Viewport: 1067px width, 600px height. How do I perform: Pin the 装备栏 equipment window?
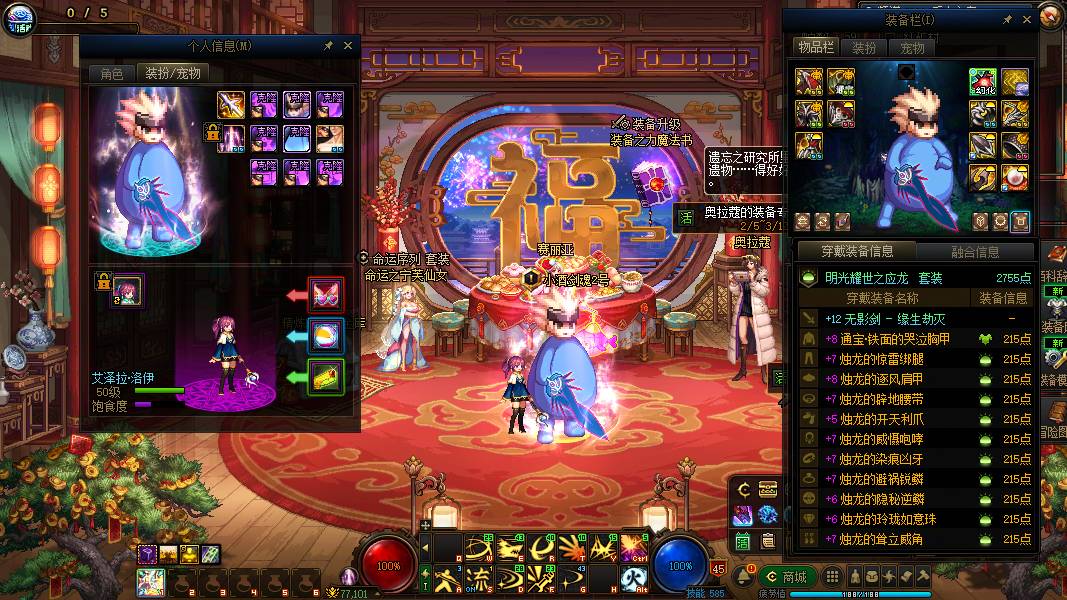point(1006,19)
